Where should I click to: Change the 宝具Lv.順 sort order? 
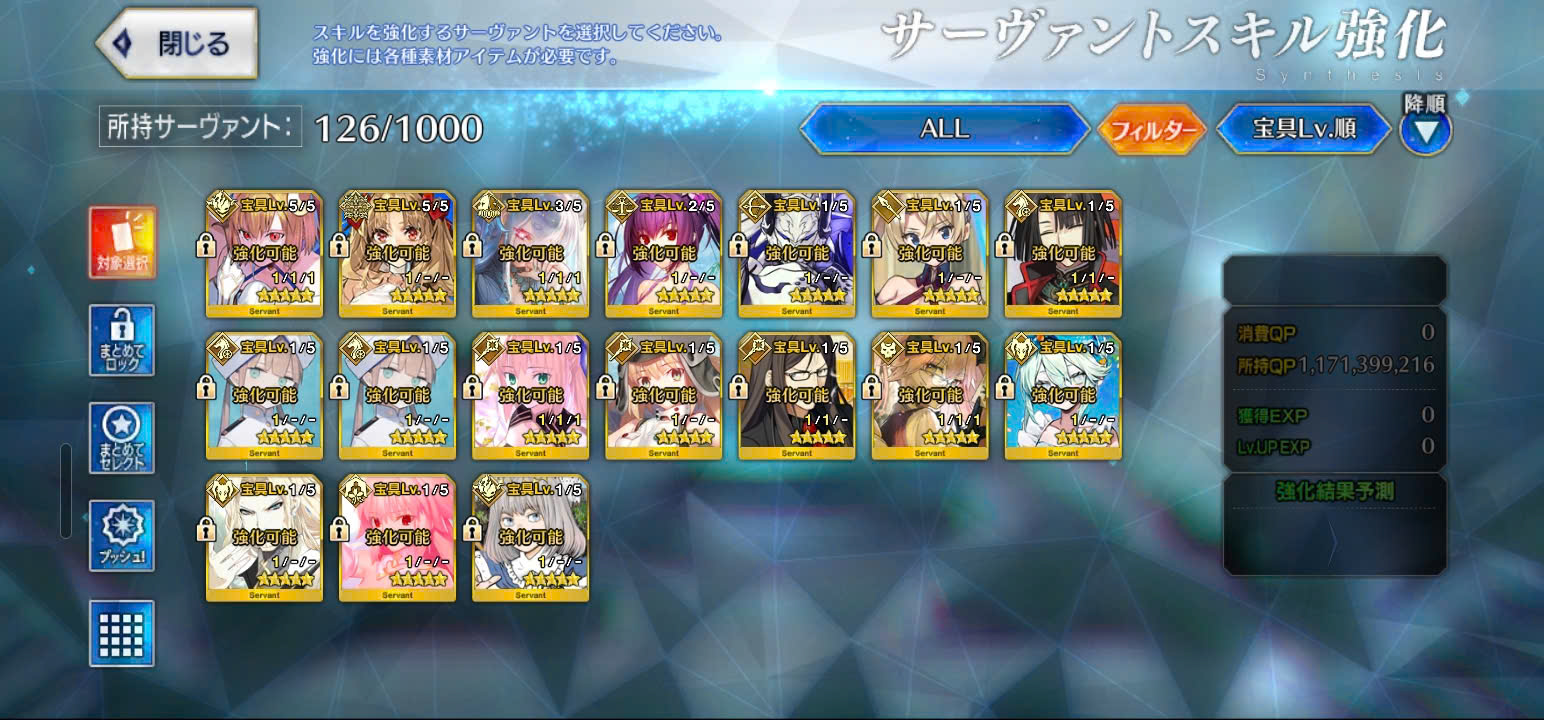(1303, 129)
